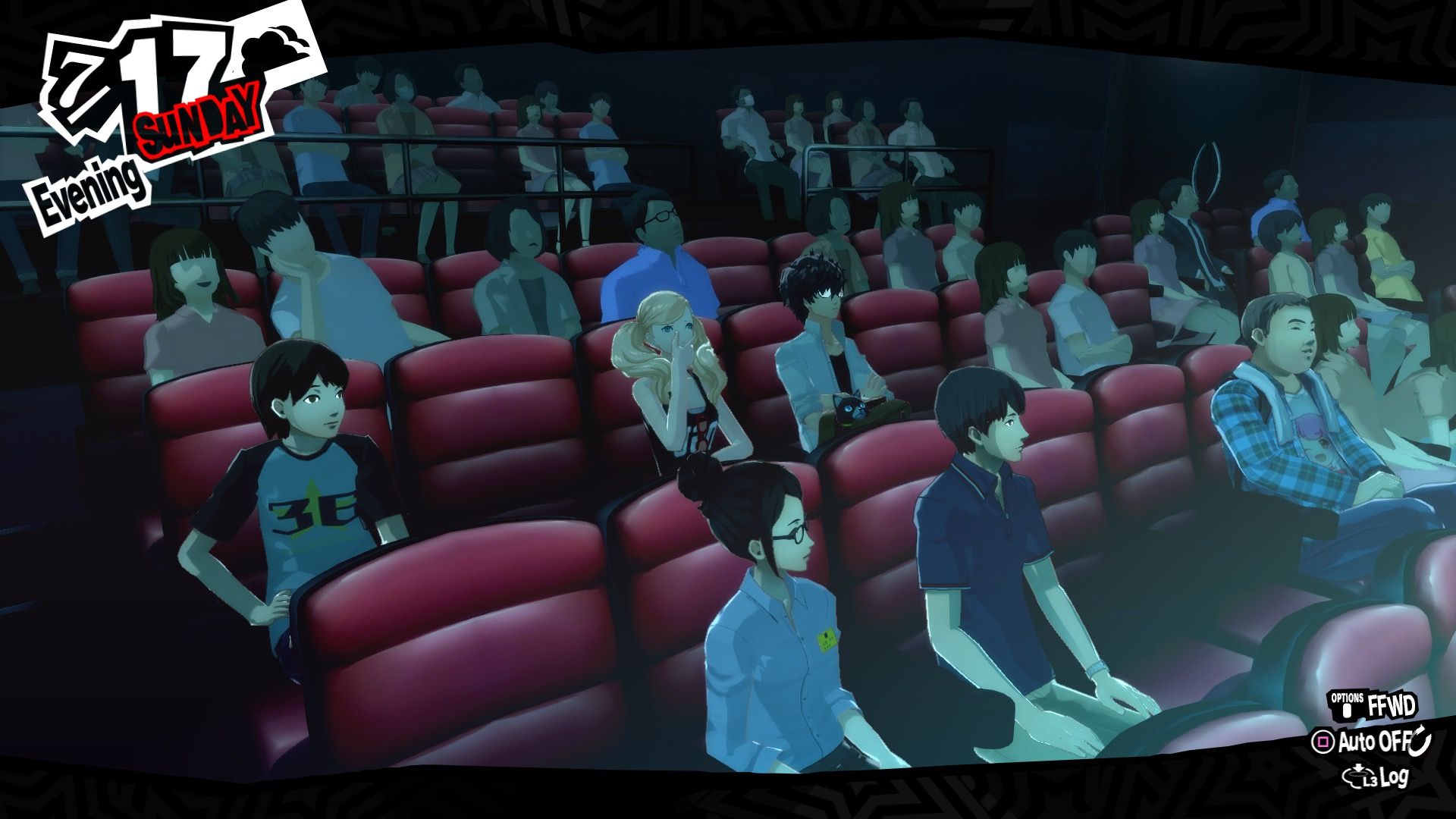Click the circular Auto replay arrow icon
Screen dimensions: 1456x819
point(1420,741)
